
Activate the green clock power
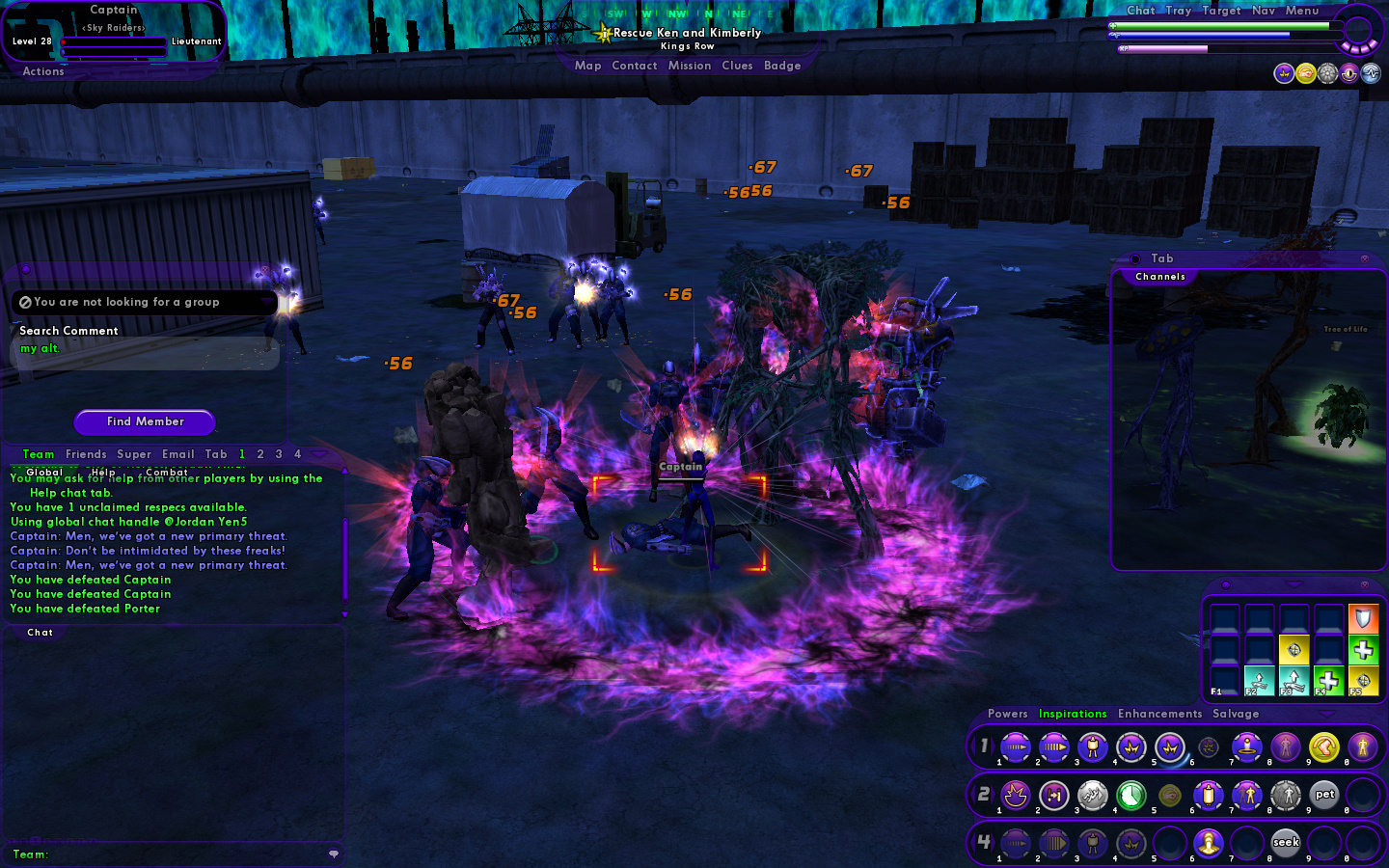pos(1130,795)
